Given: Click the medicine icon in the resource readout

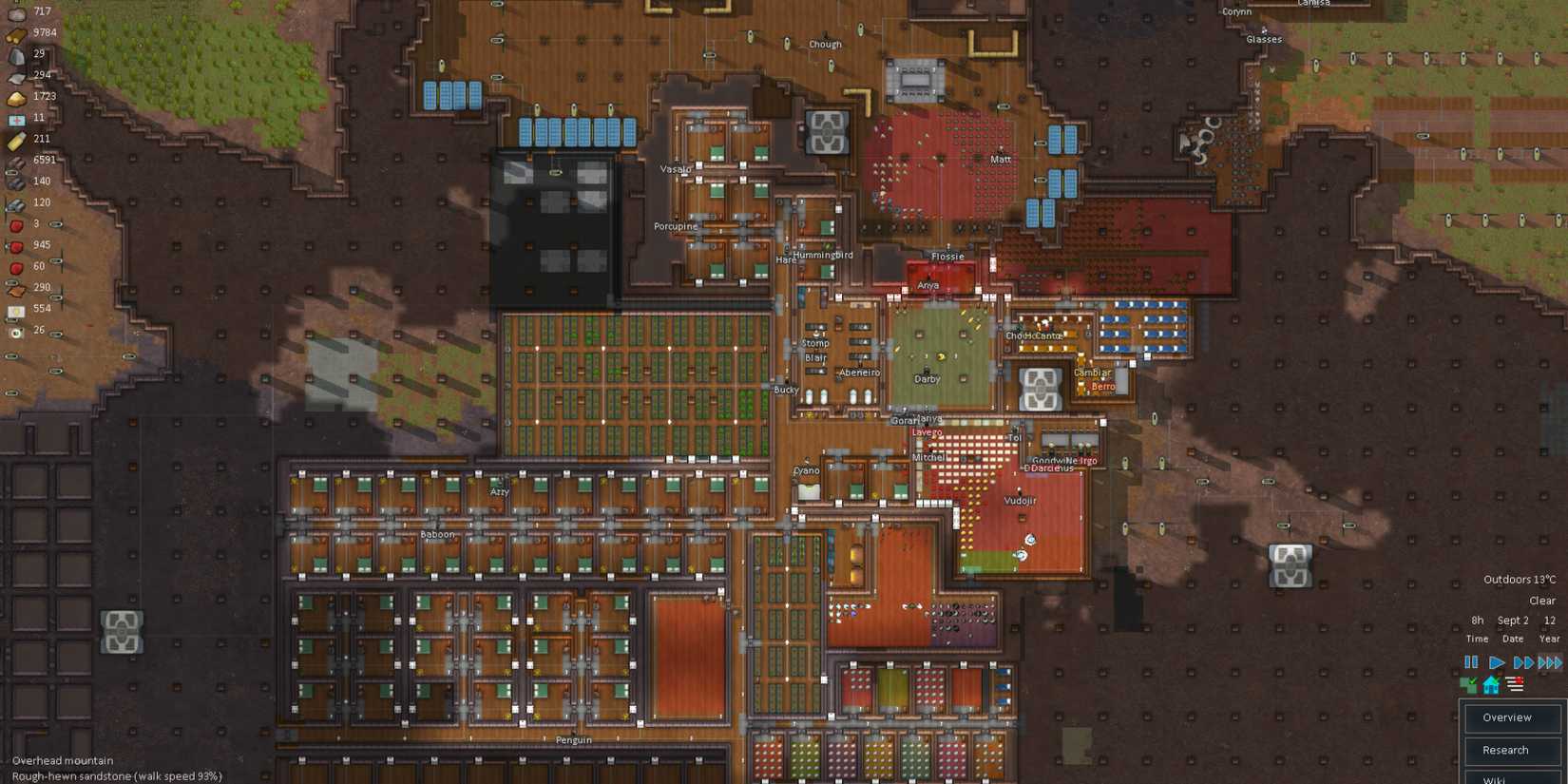Looking at the screenshot, I should [14, 117].
